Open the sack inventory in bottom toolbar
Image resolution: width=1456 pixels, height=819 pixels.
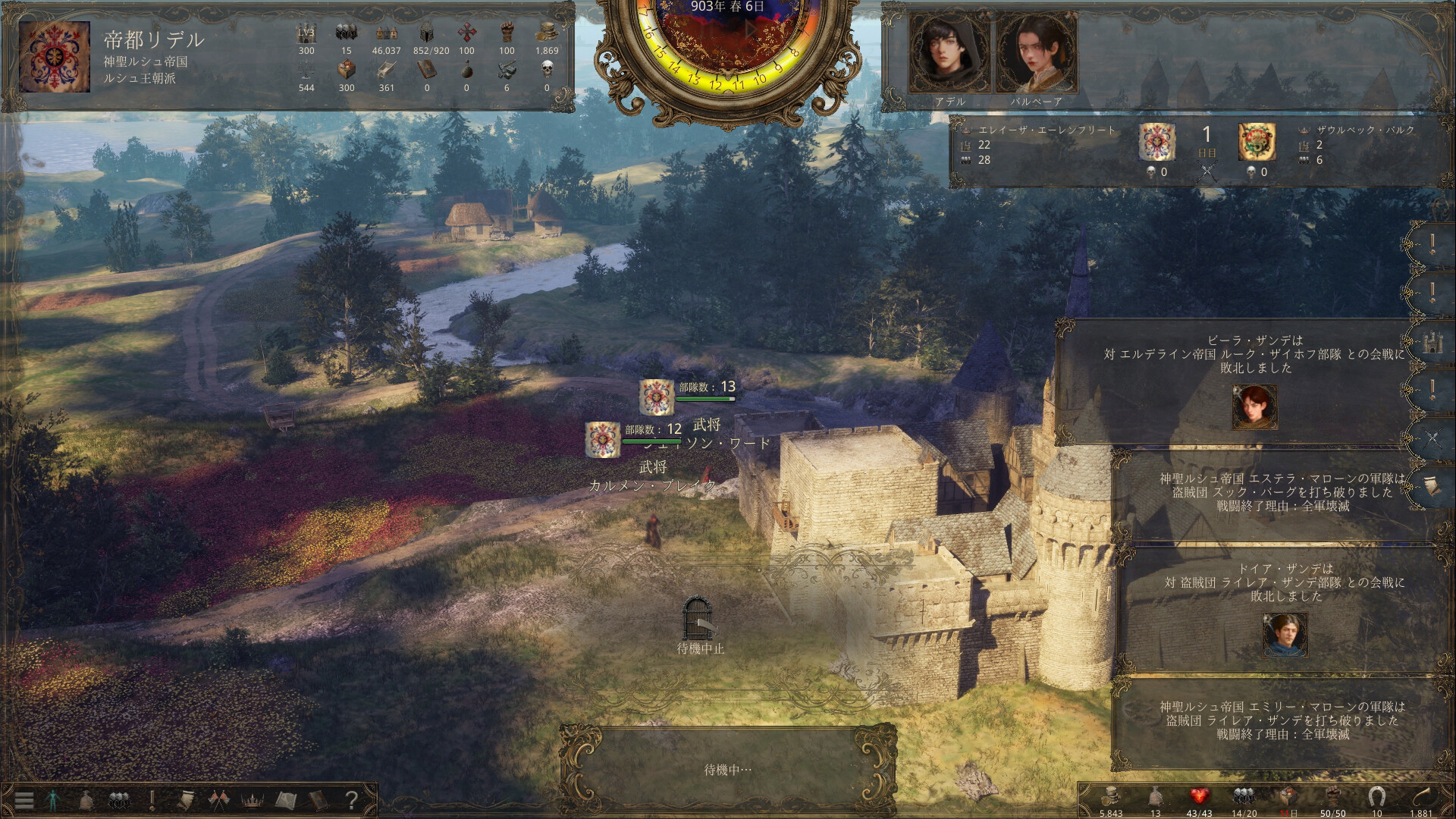pyautogui.click(x=86, y=800)
